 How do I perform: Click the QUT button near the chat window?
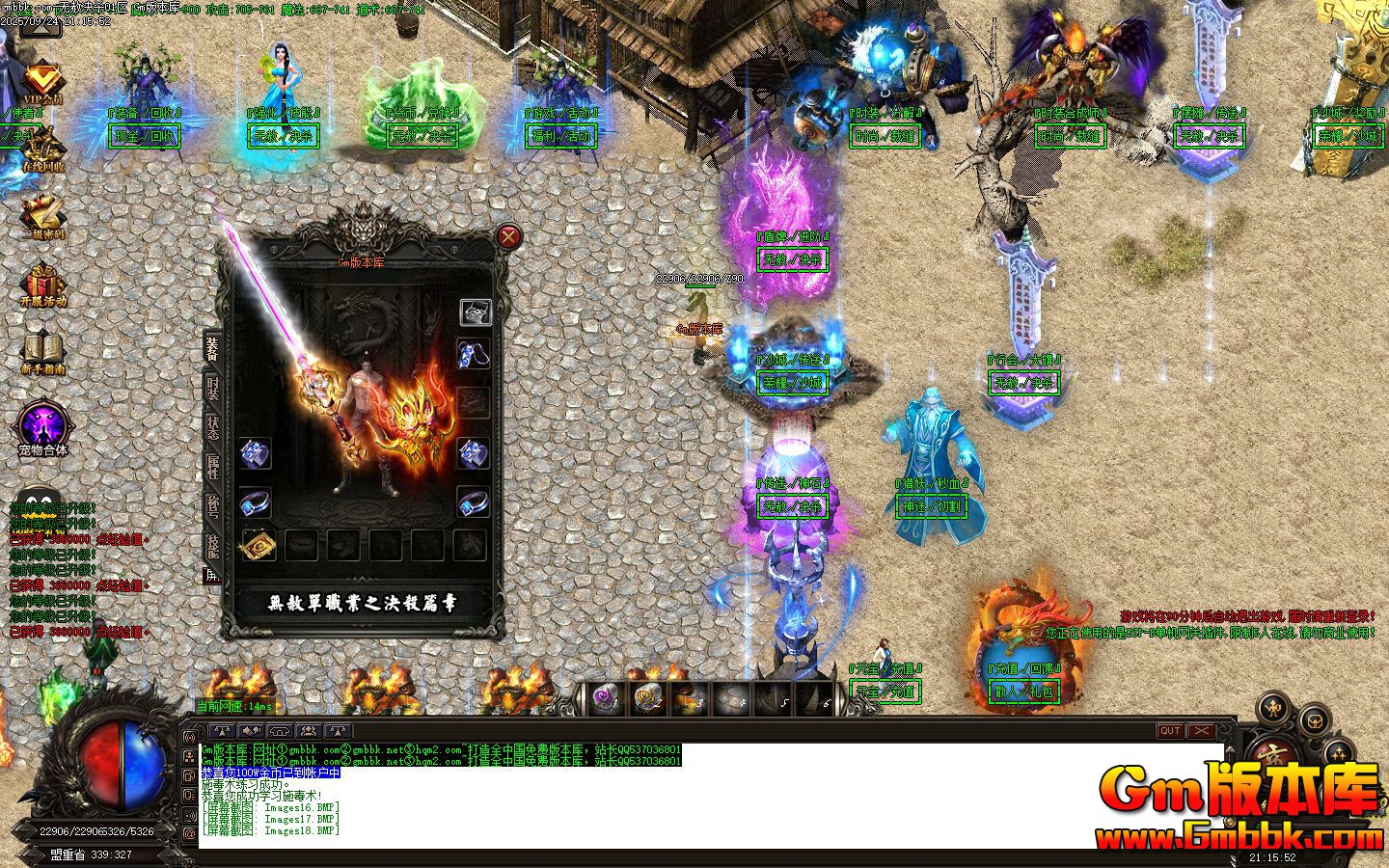point(1169,731)
